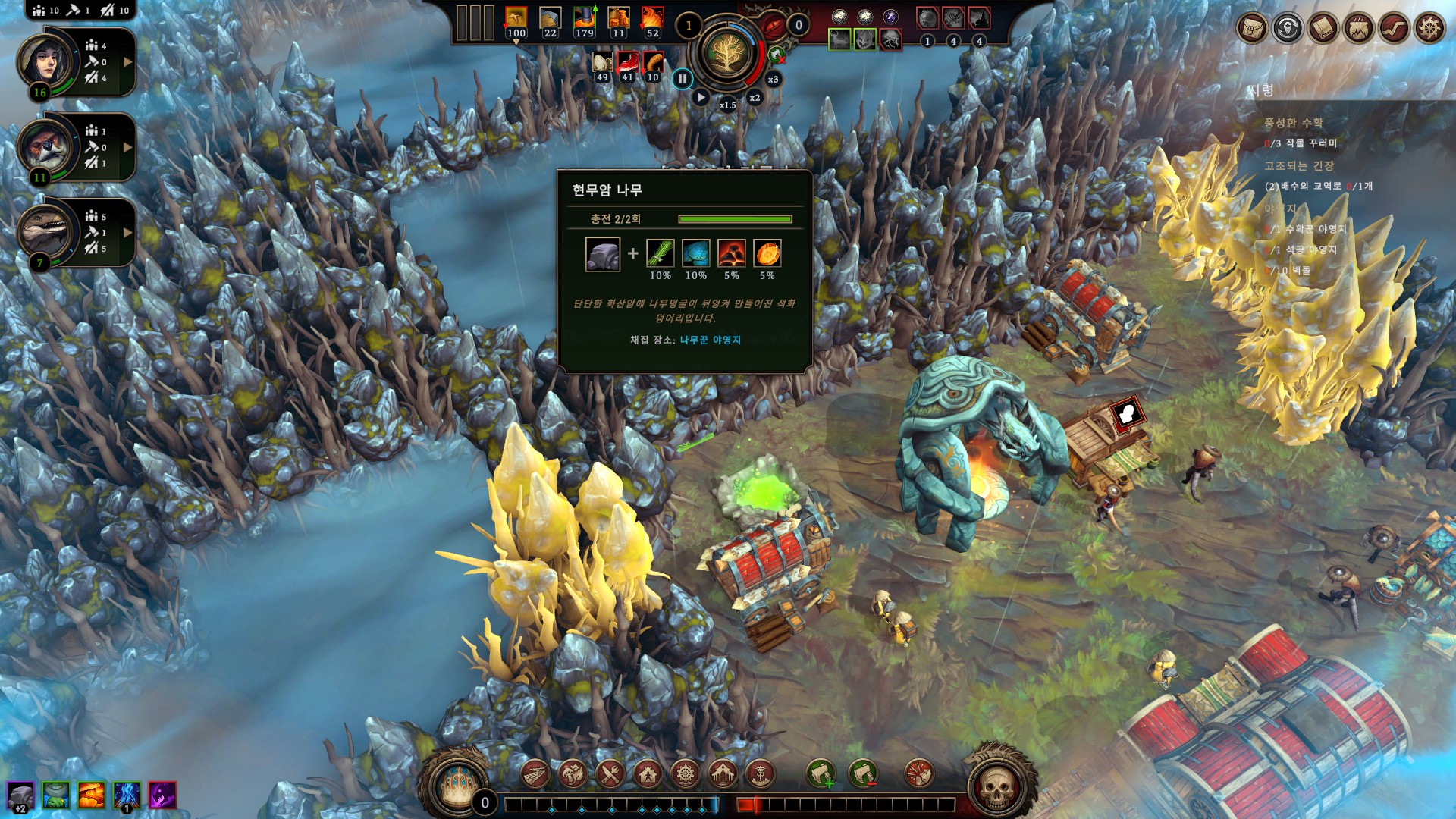Activate the unmark woodcutting tool
Viewport: 1456px width, 819px height.
[x=863, y=775]
